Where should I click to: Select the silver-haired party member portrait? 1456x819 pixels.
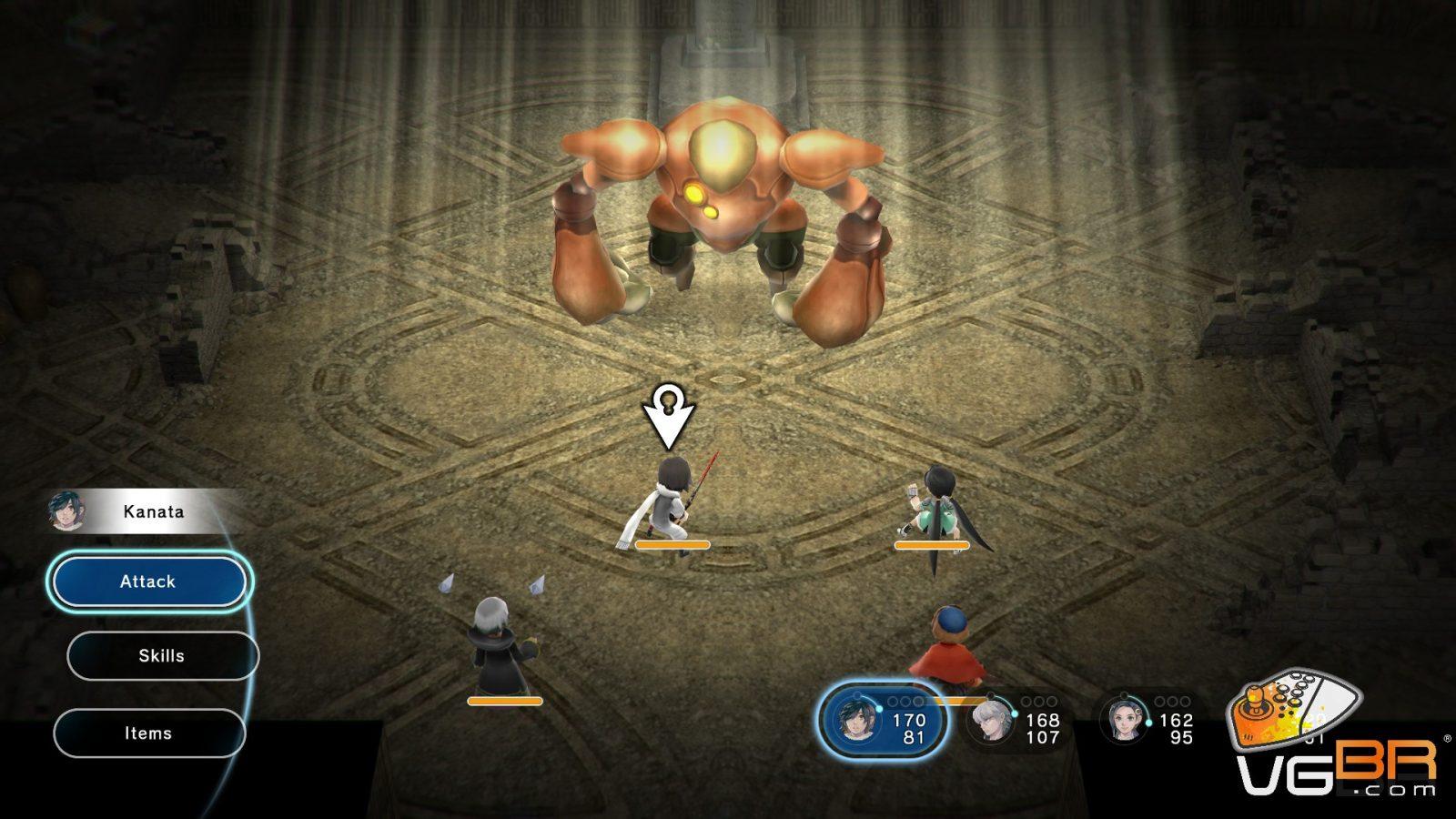pos(990,721)
